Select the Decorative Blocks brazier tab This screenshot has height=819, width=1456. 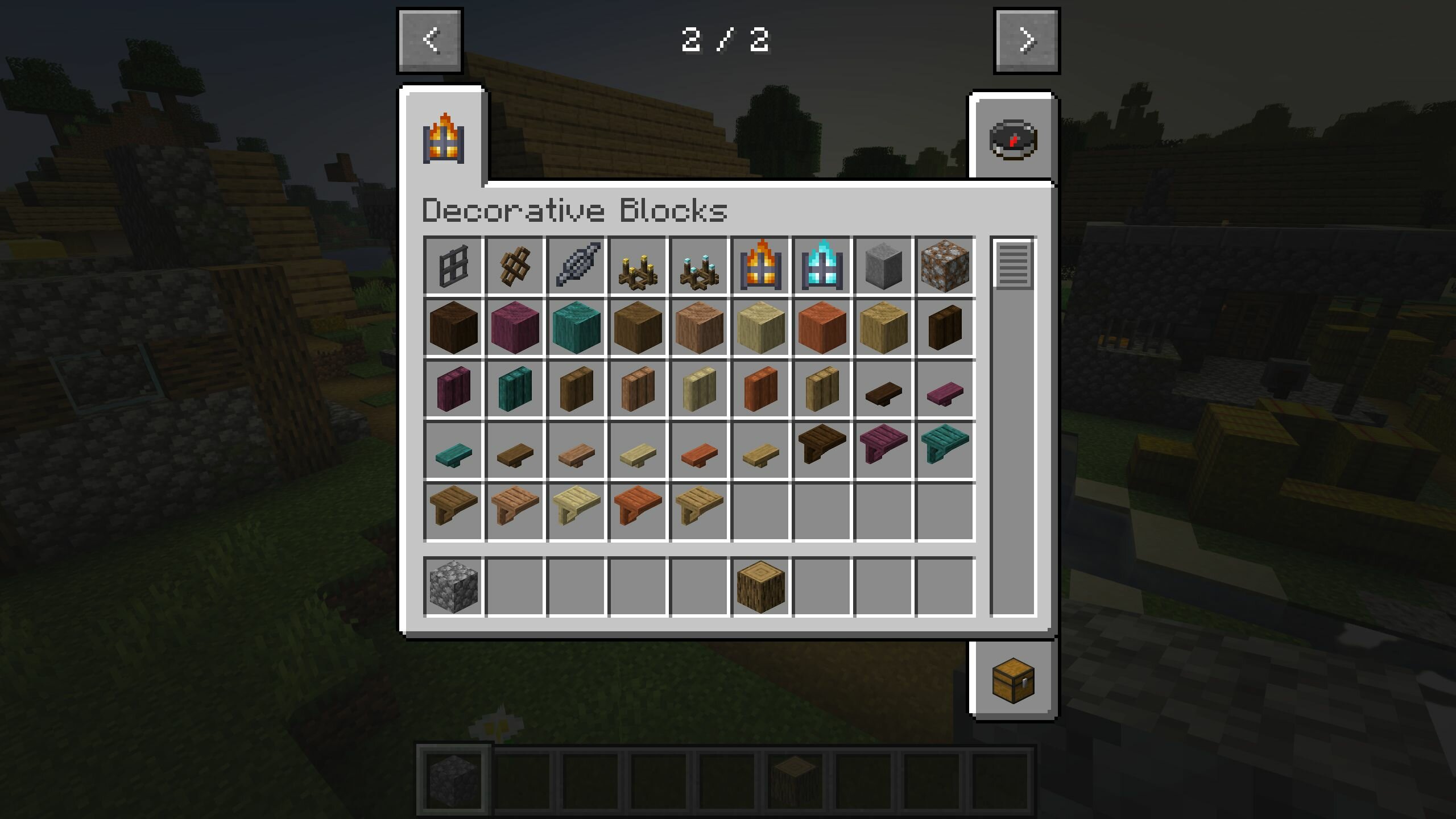pos(444,139)
